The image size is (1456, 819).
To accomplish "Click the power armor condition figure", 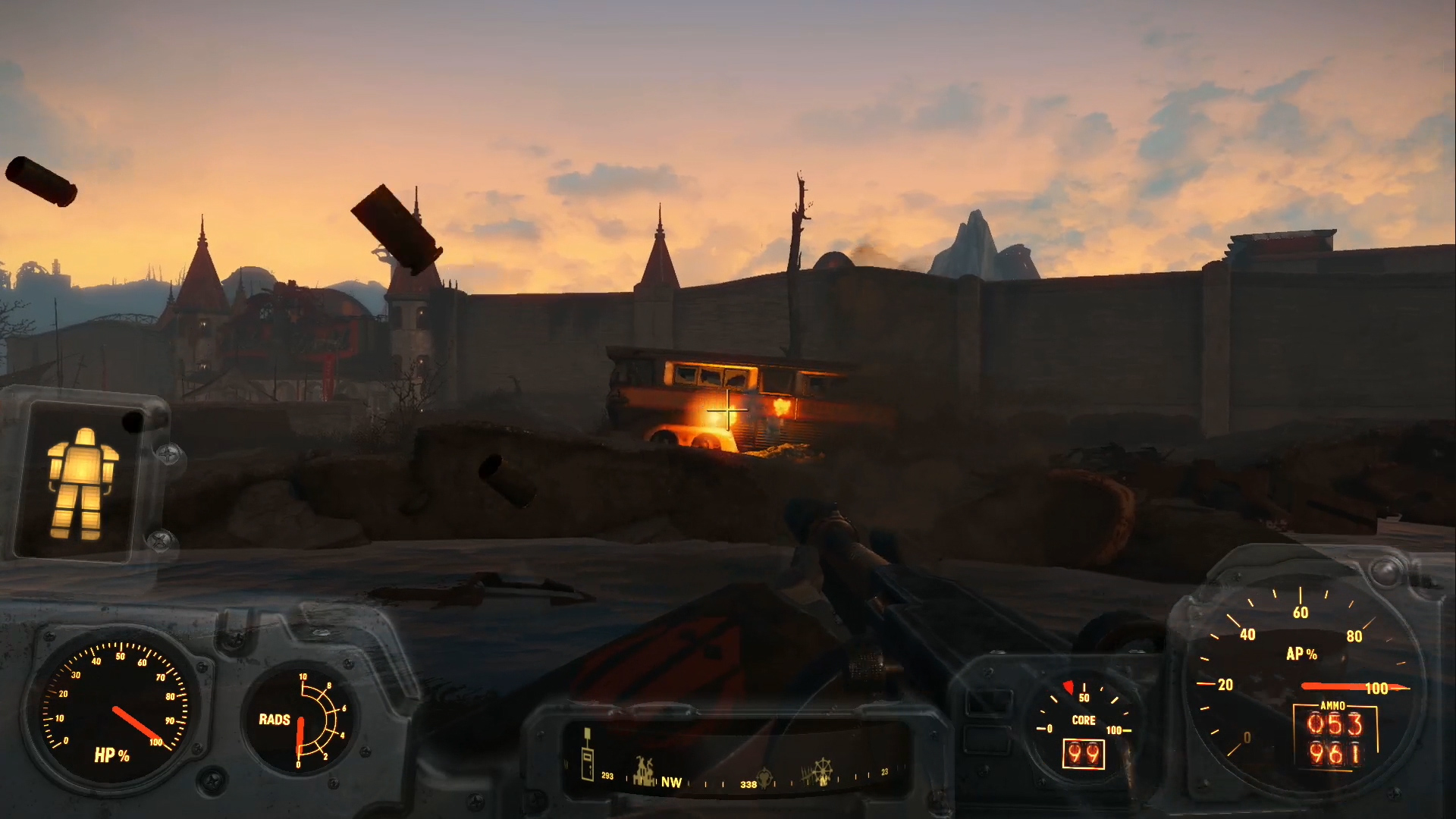I will pos(82,481).
